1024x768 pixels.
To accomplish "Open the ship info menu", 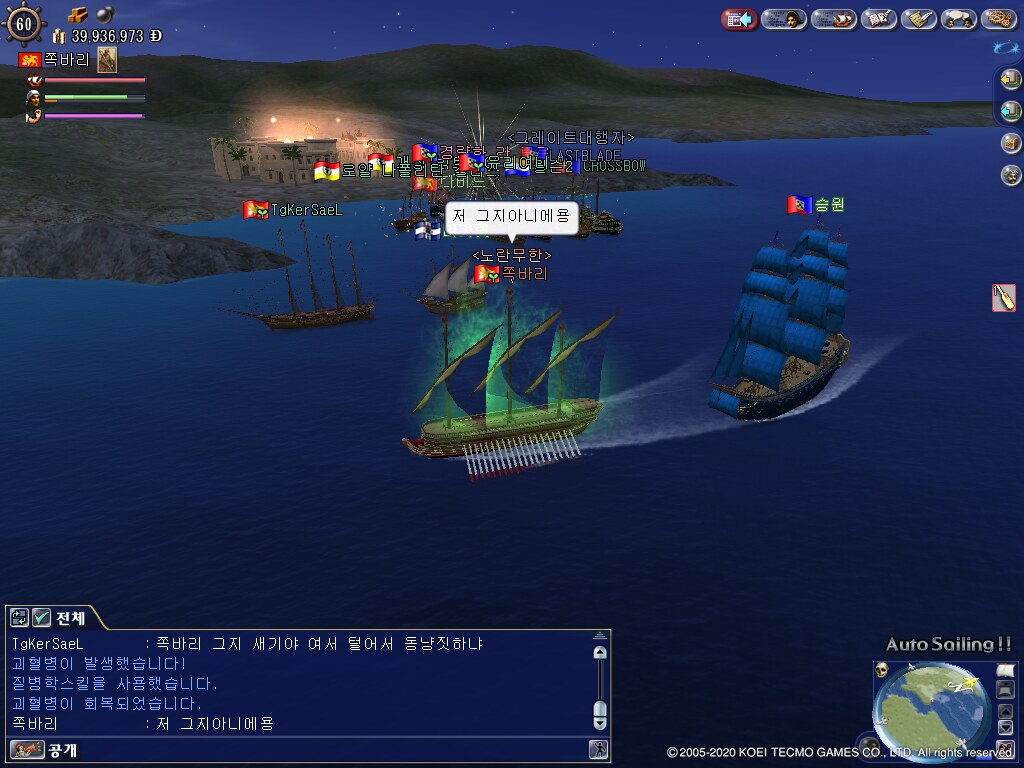I will click(x=833, y=19).
